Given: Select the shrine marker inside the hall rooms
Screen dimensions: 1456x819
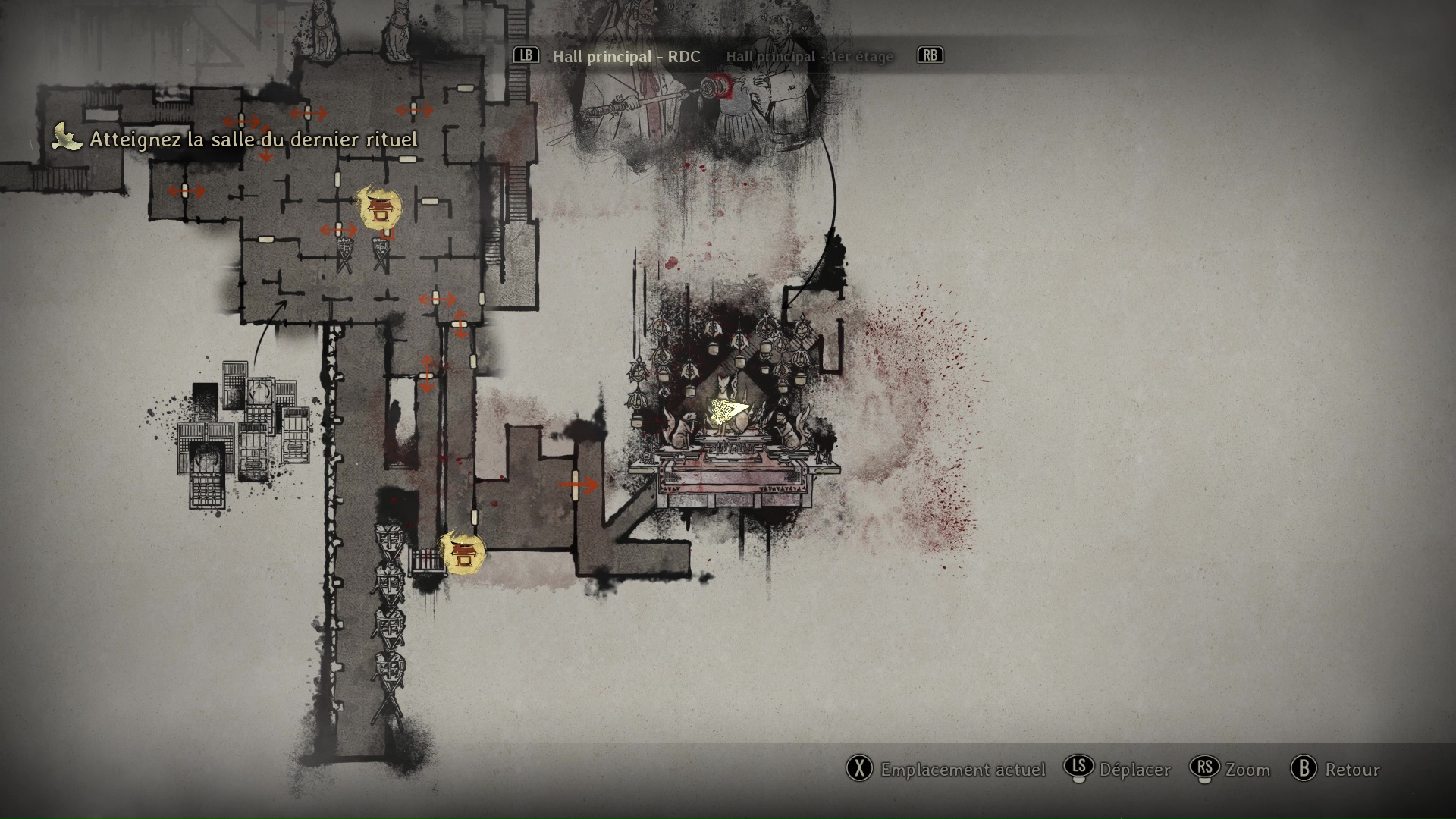Looking at the screenshot, I should 378,208.
